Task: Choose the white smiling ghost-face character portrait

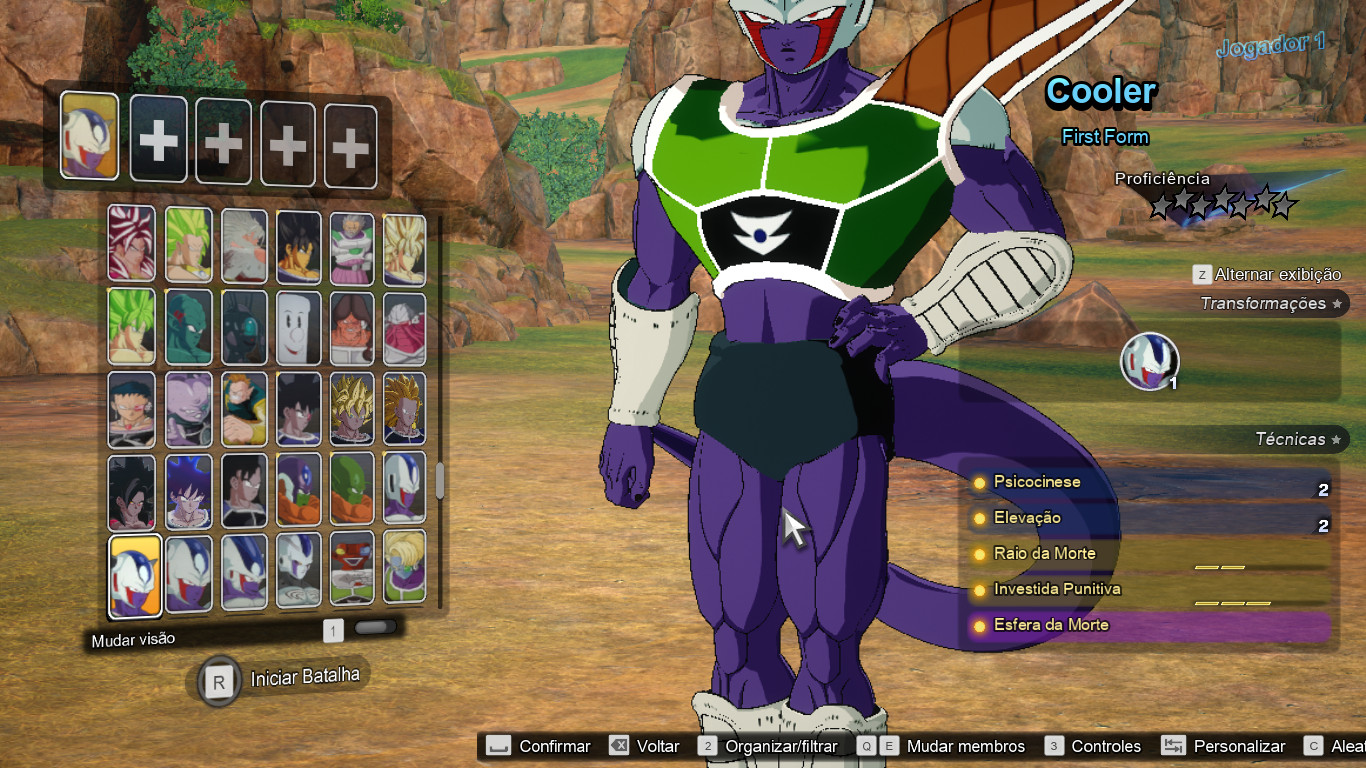Action: [x=297, y=327]
